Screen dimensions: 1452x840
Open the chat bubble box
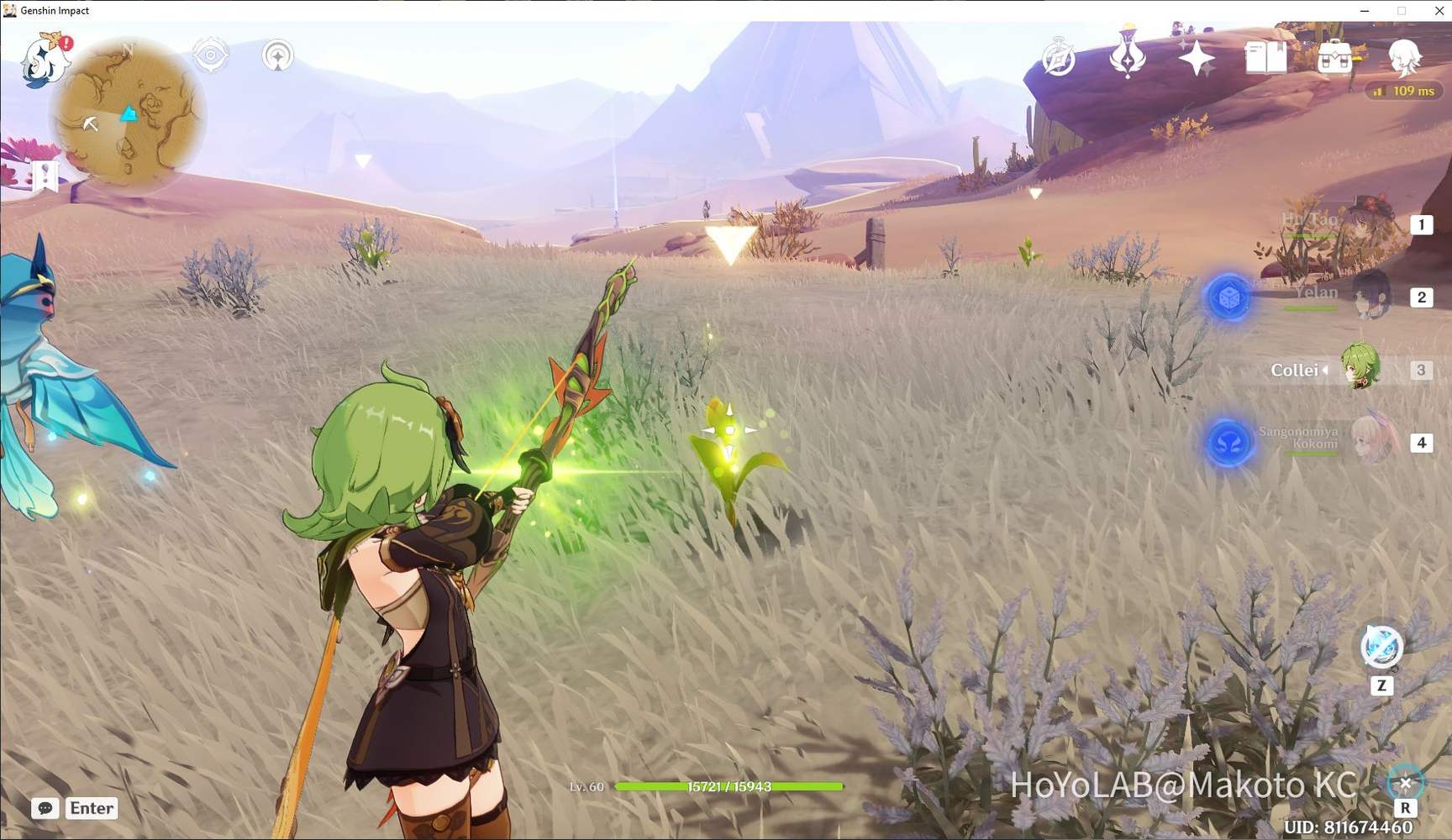45,808
